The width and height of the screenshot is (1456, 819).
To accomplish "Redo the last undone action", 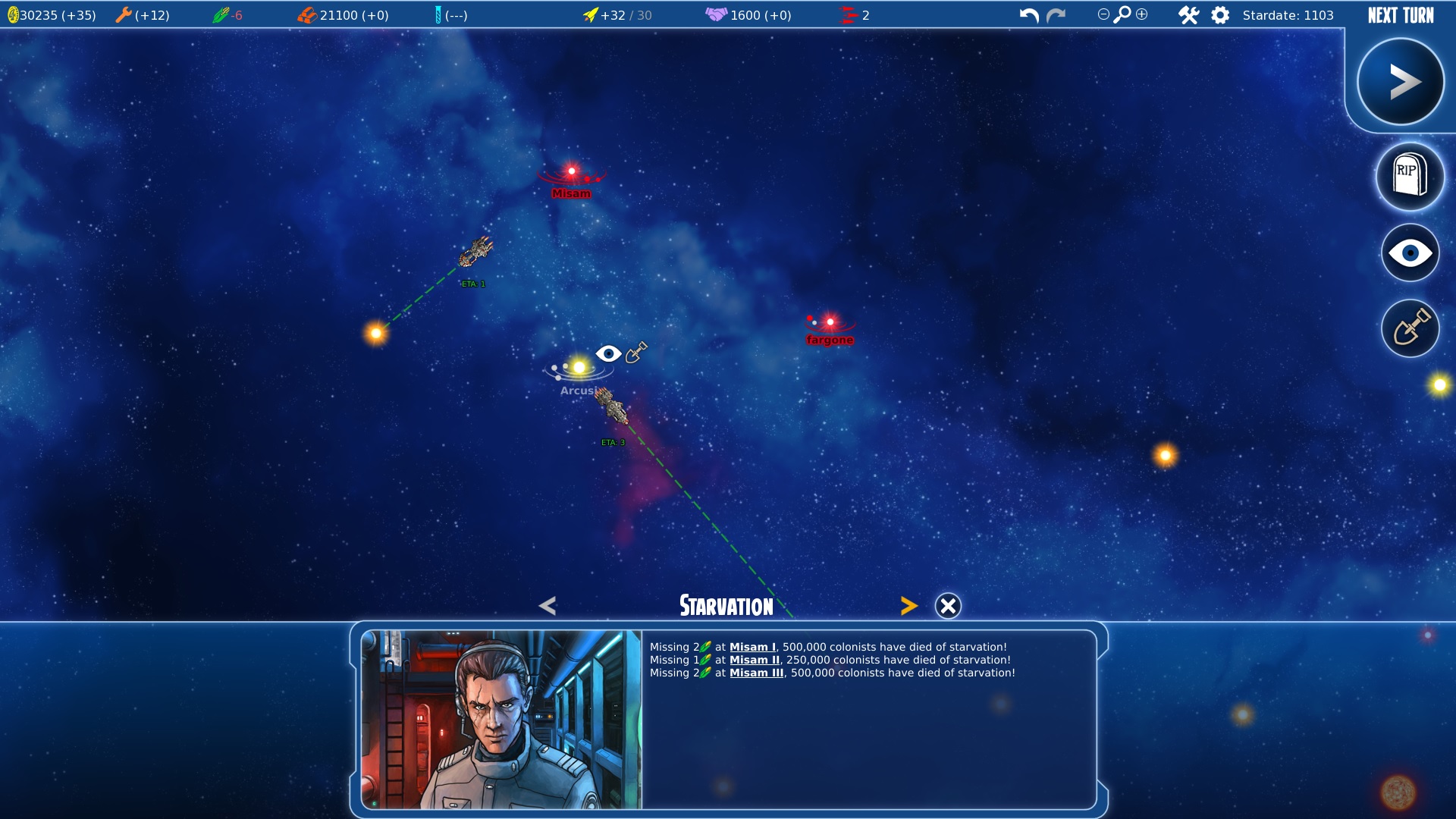I will click(1056, 15).
